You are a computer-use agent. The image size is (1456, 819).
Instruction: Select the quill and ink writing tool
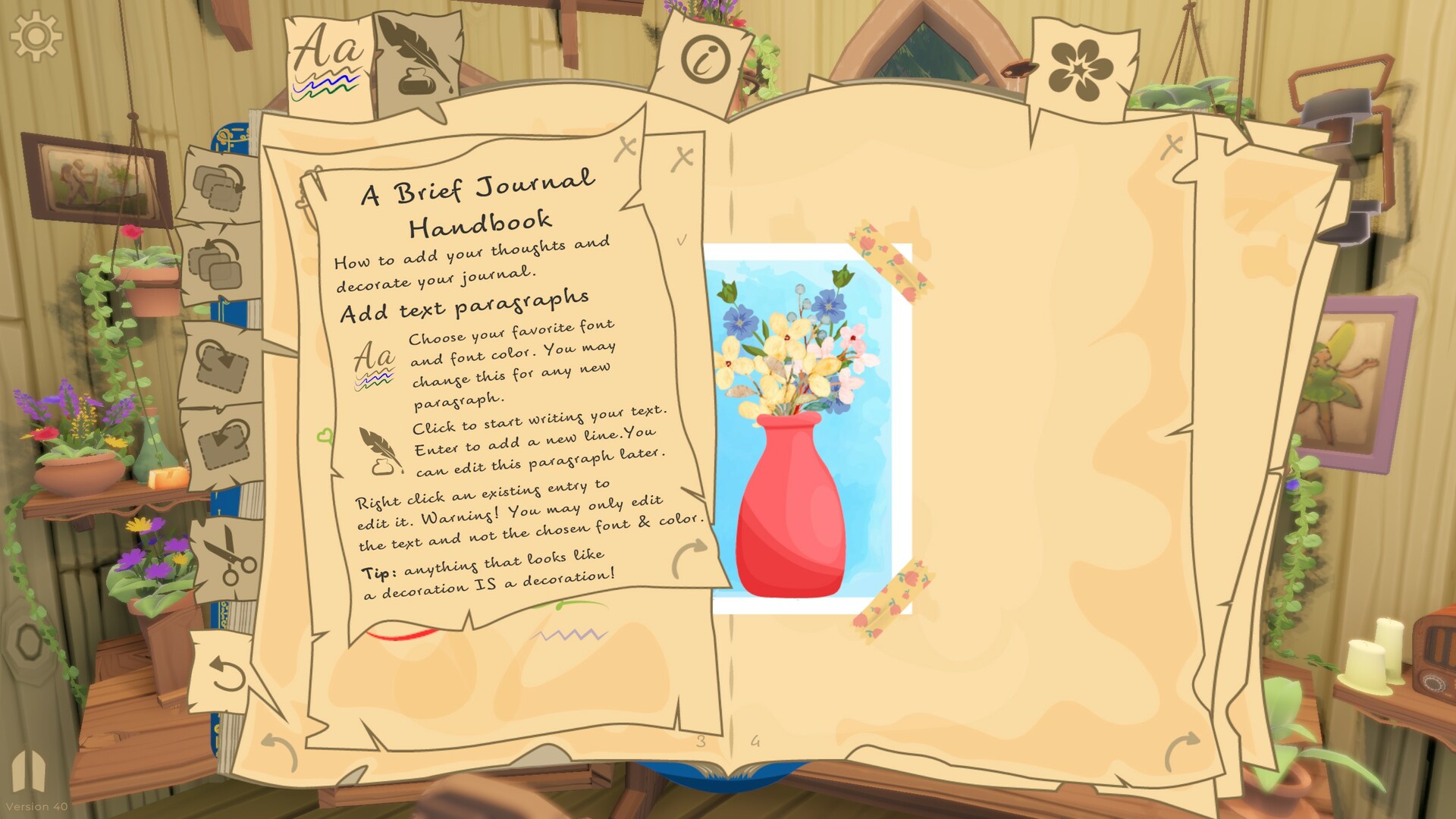click(413, 57)
